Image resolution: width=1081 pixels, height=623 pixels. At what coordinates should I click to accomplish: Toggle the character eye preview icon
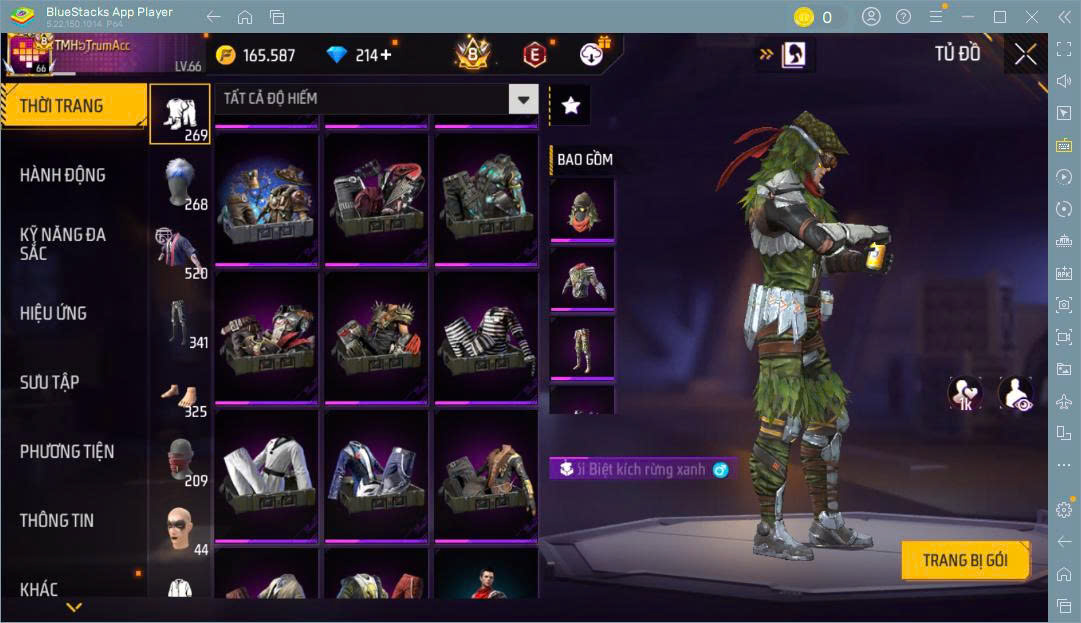[x=1015, y=393]
